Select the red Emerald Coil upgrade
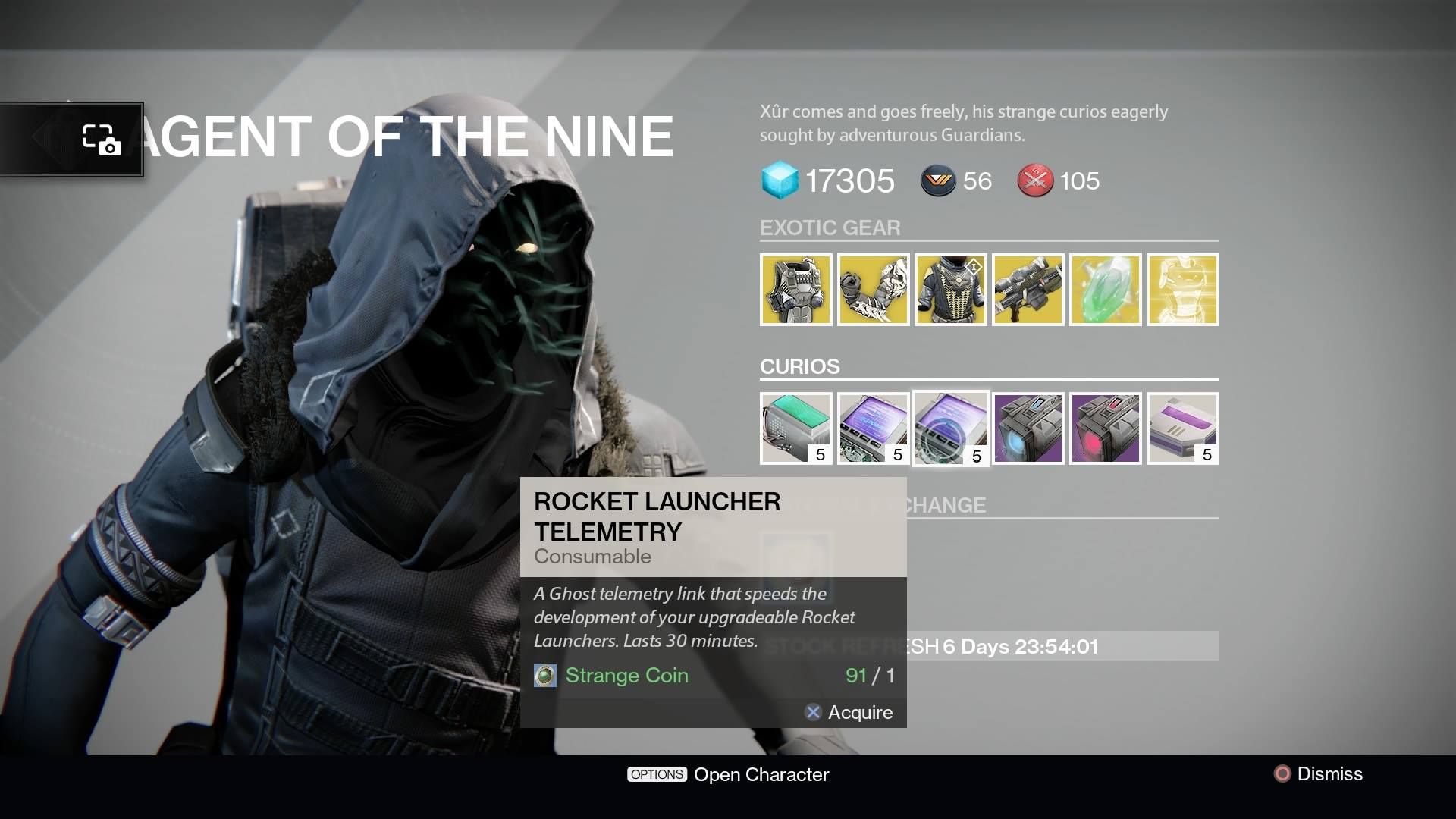Image resolution: width=1456 pixels, height=819 pixels. (1105, 428)
